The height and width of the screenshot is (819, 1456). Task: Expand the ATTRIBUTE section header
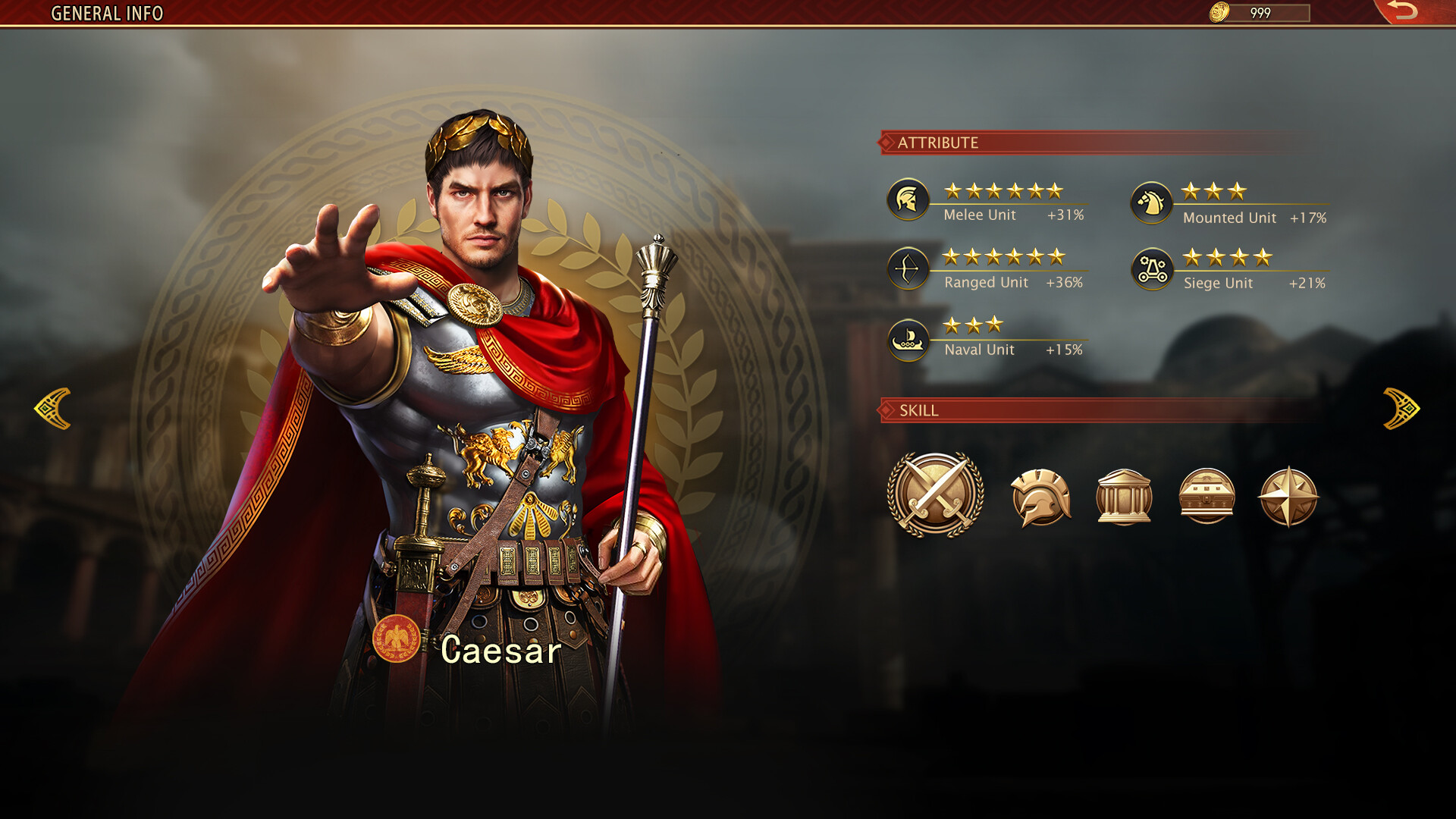tap(940, 140)
